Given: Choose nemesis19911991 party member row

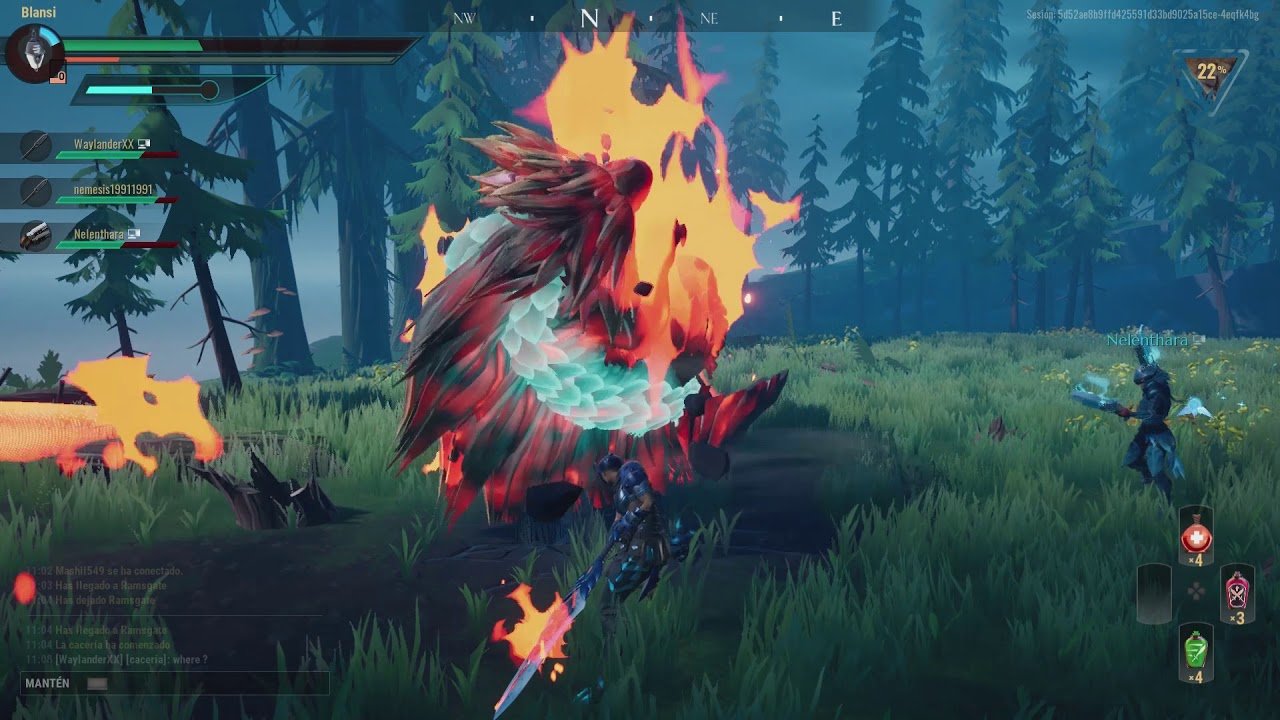Looking at the screenshot, I should tap(100, 190).
